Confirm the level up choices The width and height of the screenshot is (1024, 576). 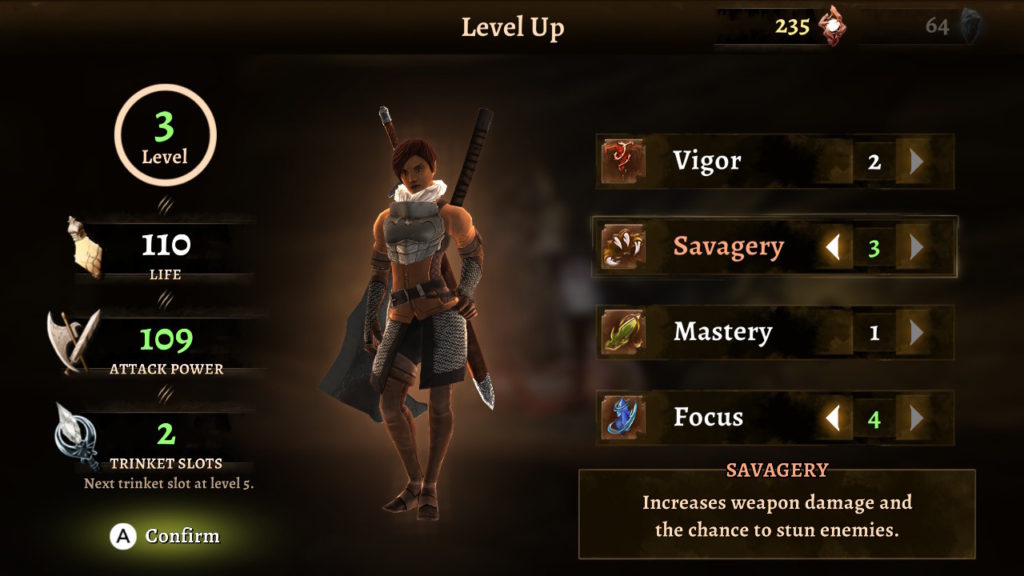[166, 536]
